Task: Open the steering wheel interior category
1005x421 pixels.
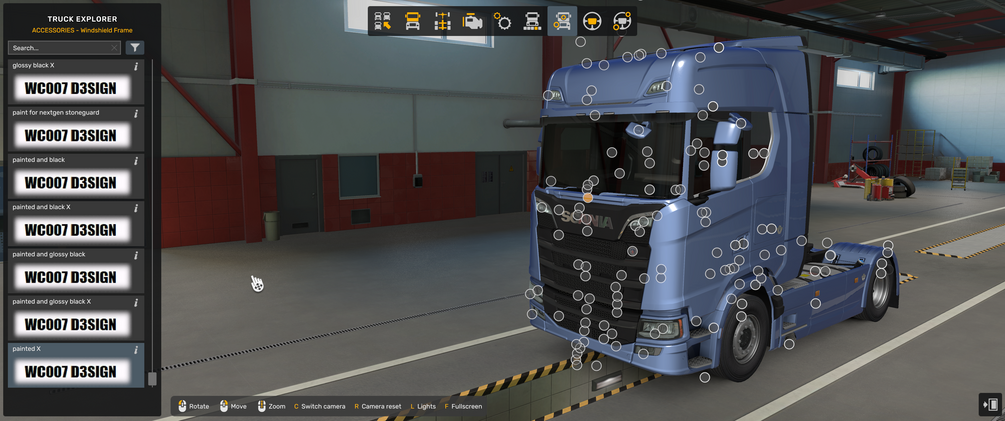Action: pyautogui.click(x=592, y=21)
